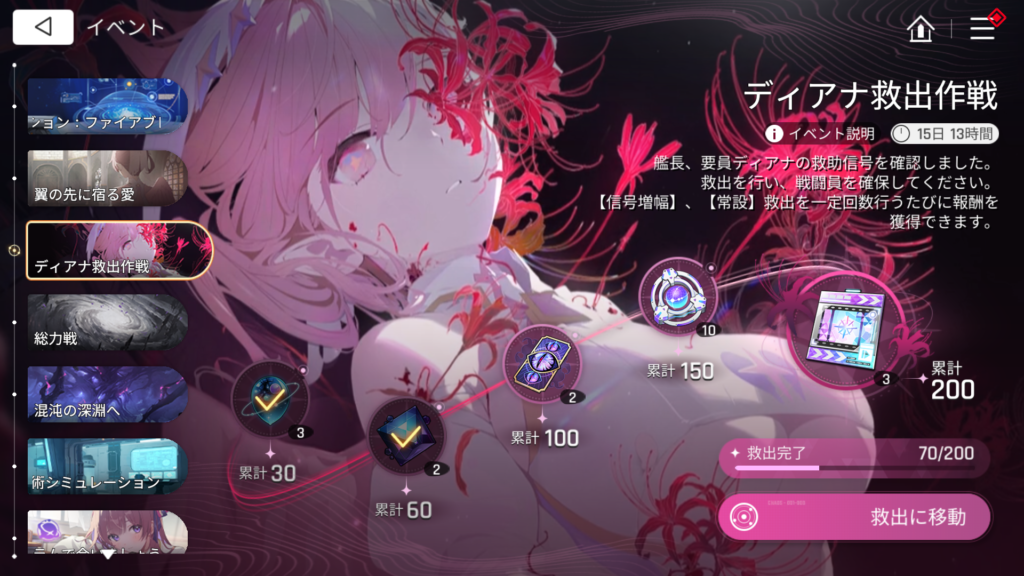Open the 混沌の深淵へ event tab
Viewport: 1024px width, 576px height.
[x=107, y=394]
